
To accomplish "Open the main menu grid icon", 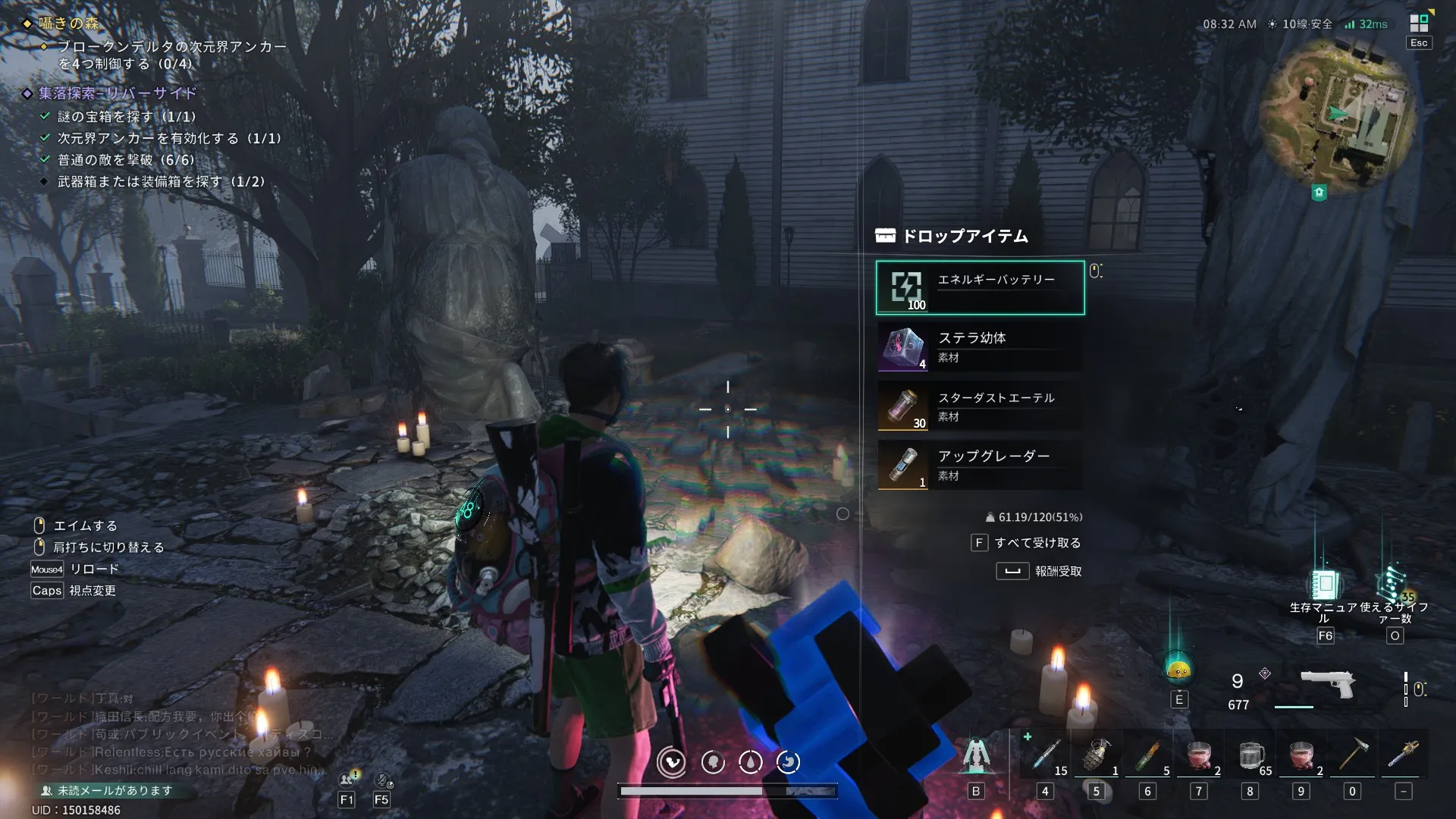I will (x=1419, y=24).
